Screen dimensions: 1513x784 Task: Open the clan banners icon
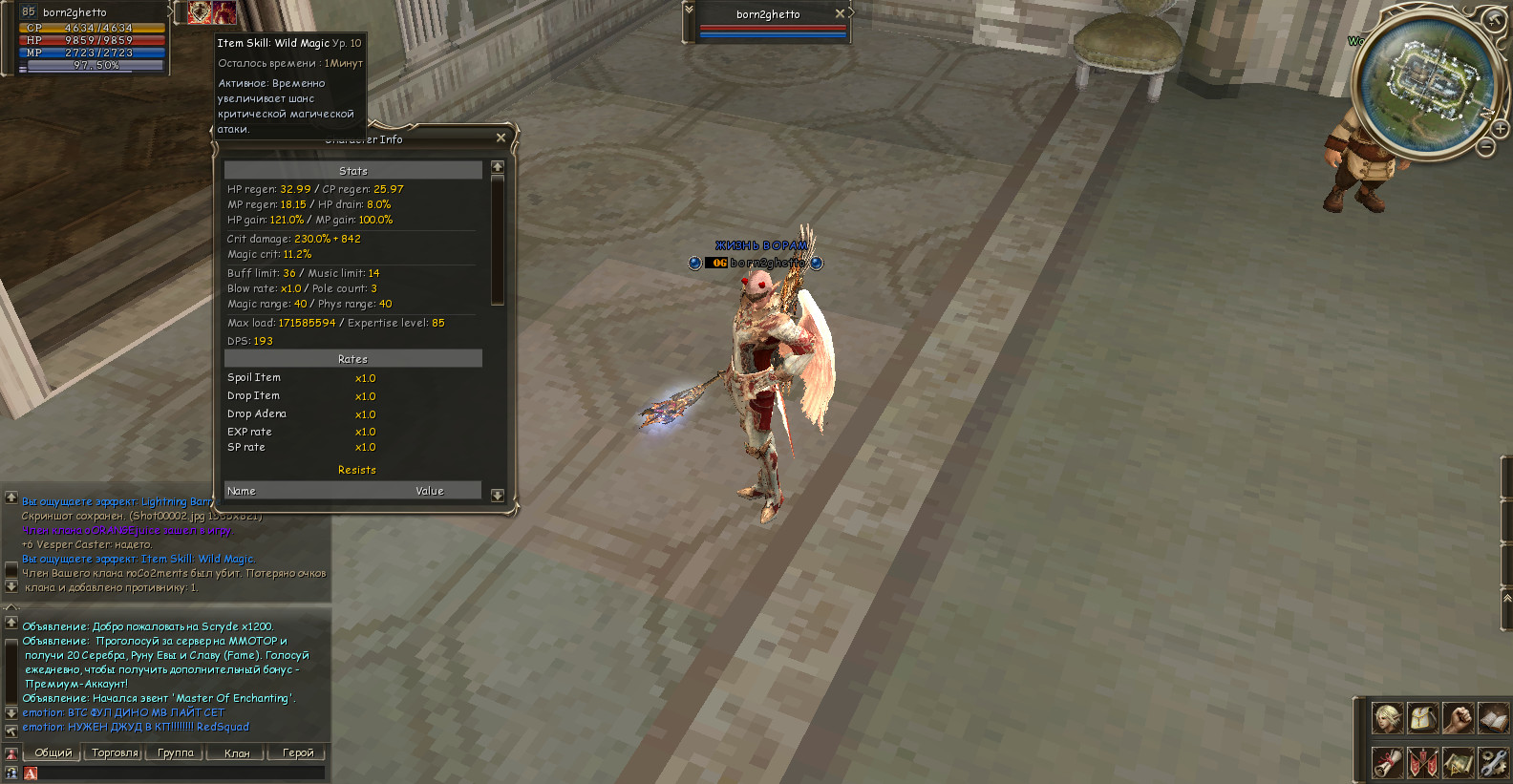(1422, 762)
